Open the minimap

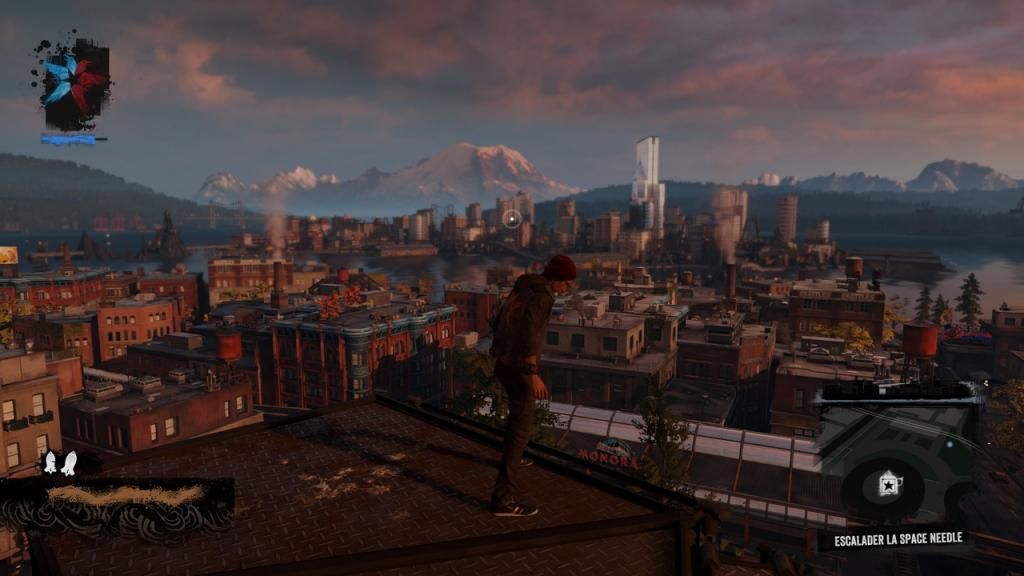point(897,458)
